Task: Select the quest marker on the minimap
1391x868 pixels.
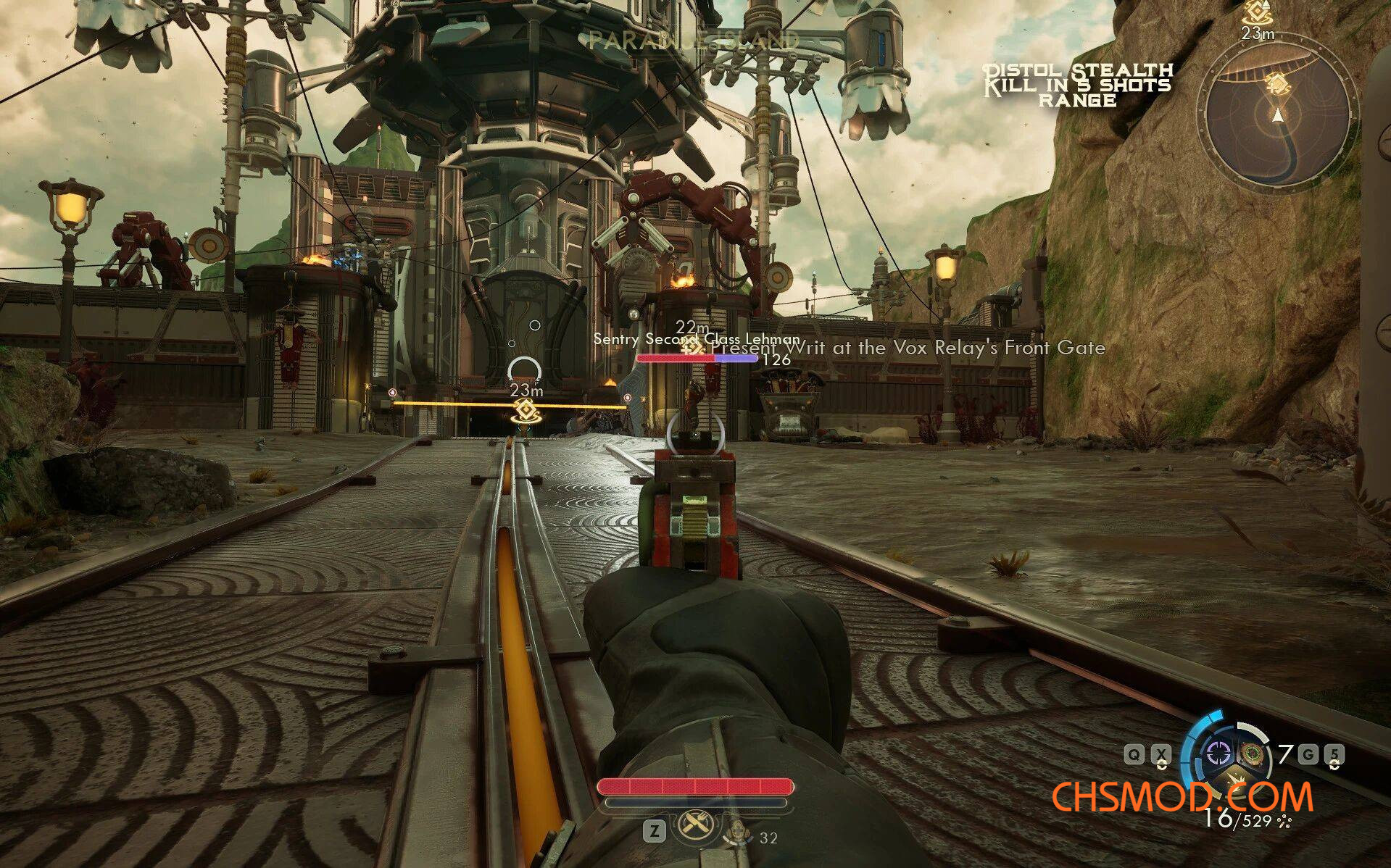Action: [1277, 83]
